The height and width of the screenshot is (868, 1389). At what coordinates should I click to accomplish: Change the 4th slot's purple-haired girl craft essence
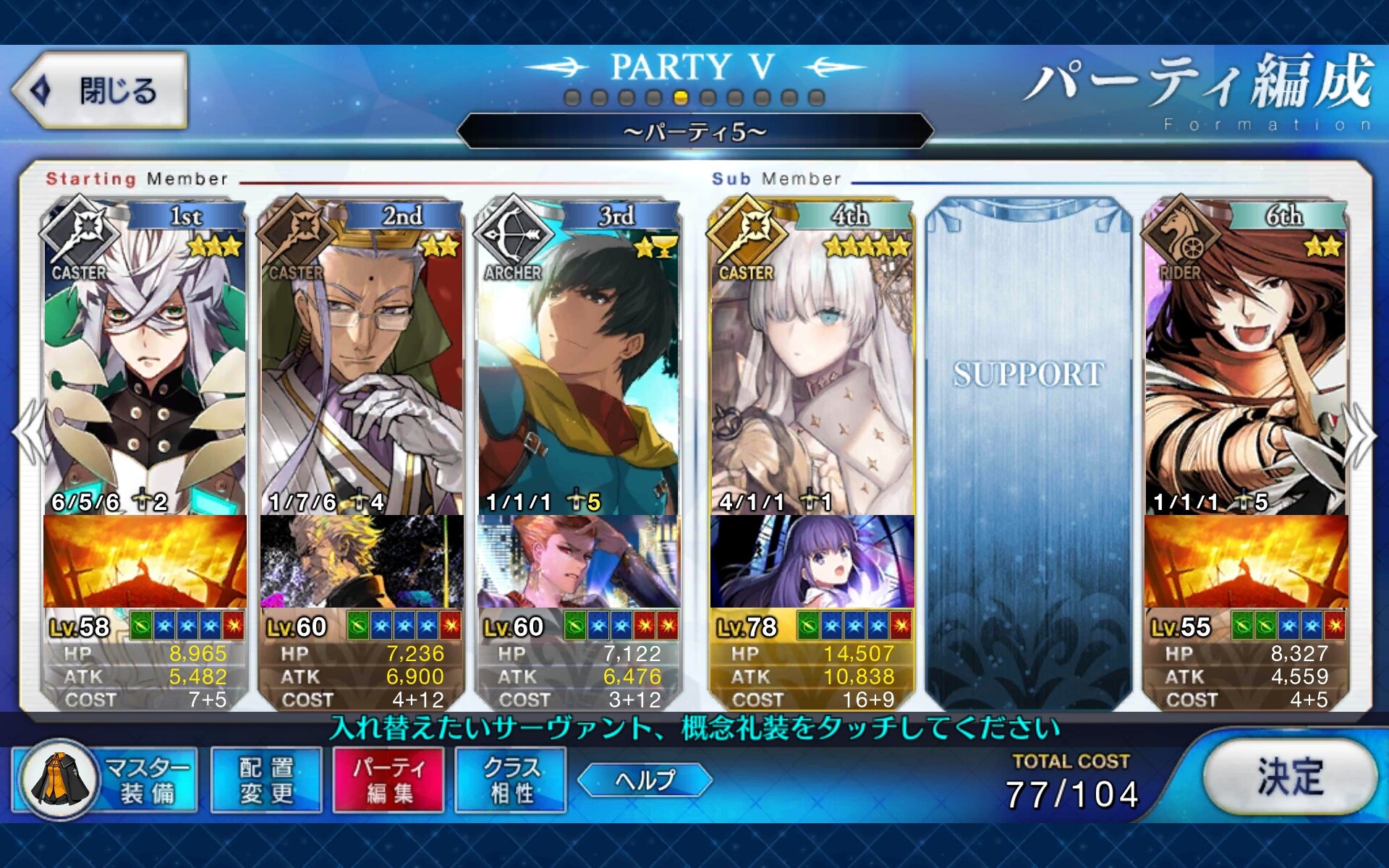812,562
